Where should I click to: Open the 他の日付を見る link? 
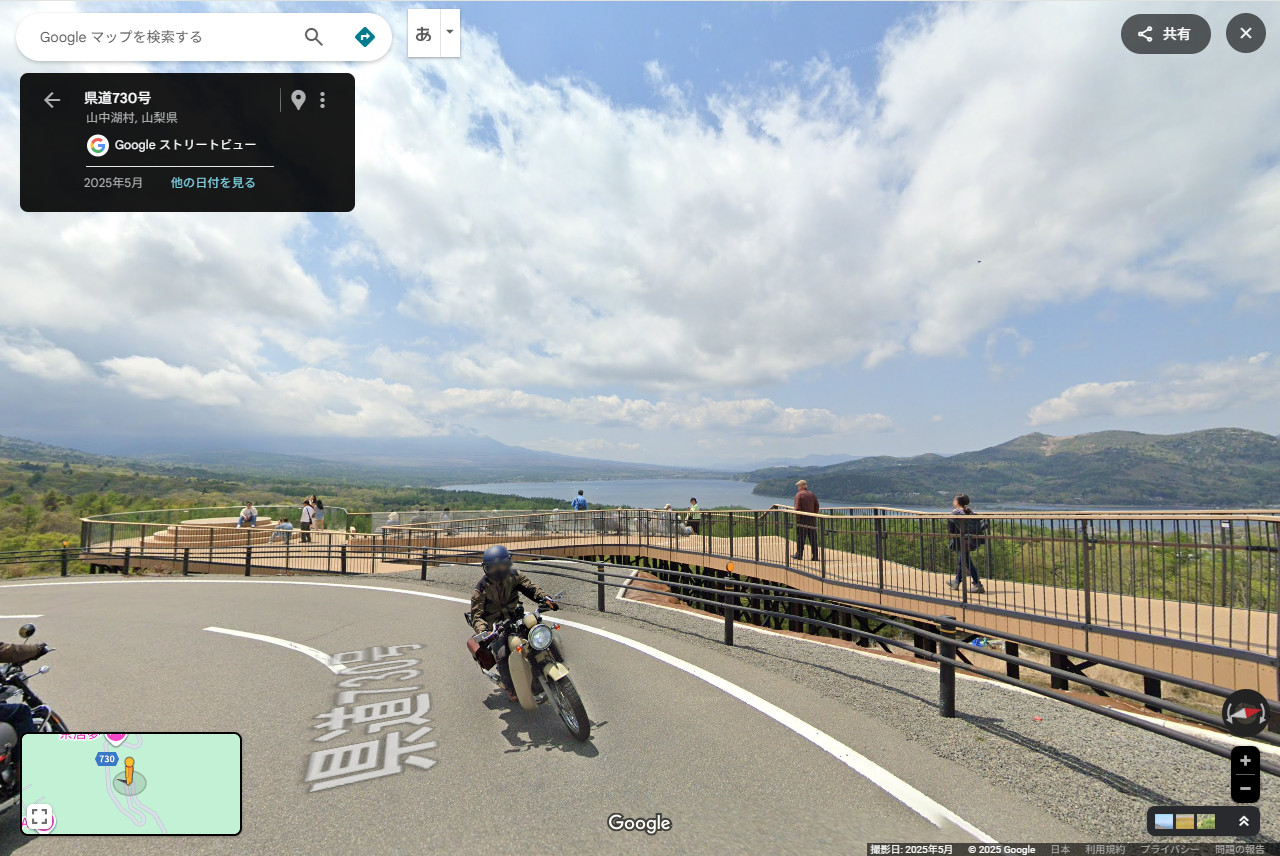tap(213, 183)
